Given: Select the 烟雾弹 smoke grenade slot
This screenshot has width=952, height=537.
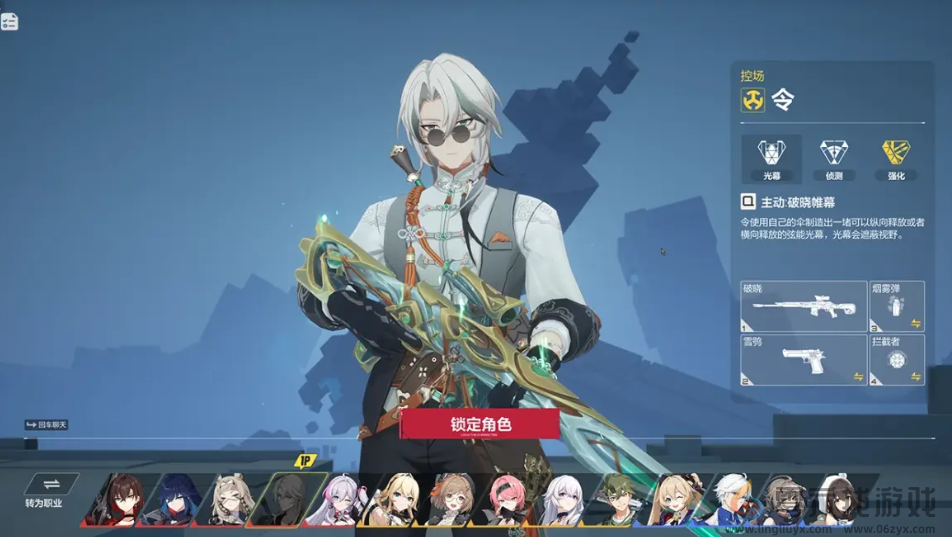Looking at the screenshot, I should pos(896,306).
